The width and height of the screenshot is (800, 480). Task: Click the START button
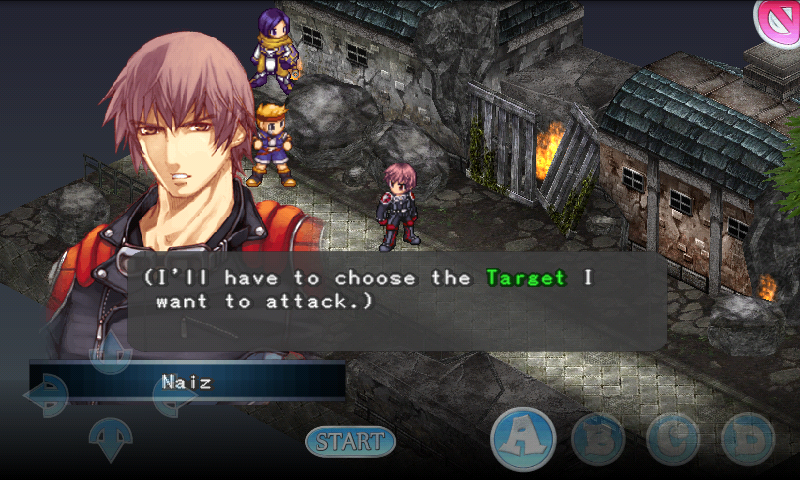[350, 440]
